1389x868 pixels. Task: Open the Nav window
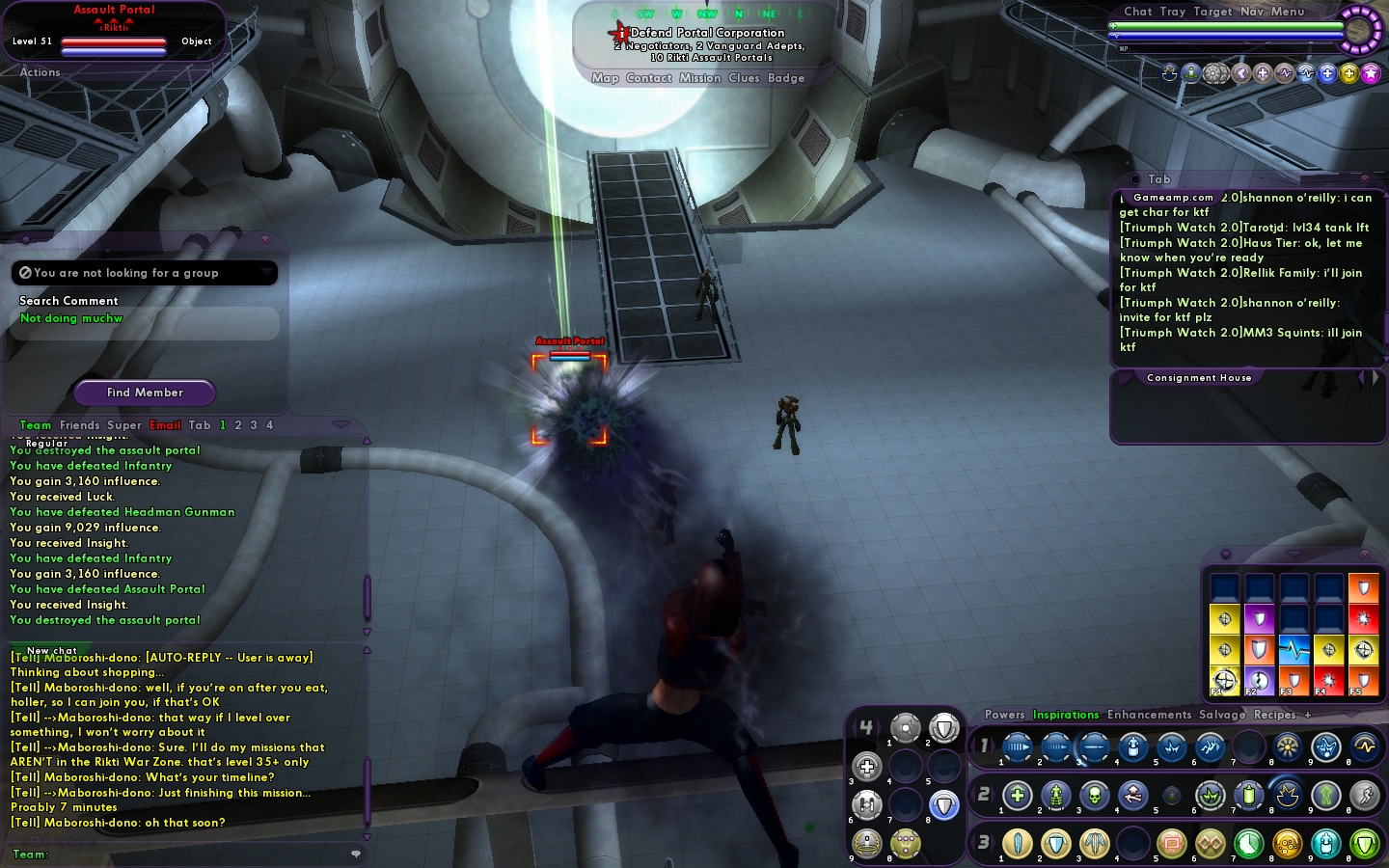1252,12
